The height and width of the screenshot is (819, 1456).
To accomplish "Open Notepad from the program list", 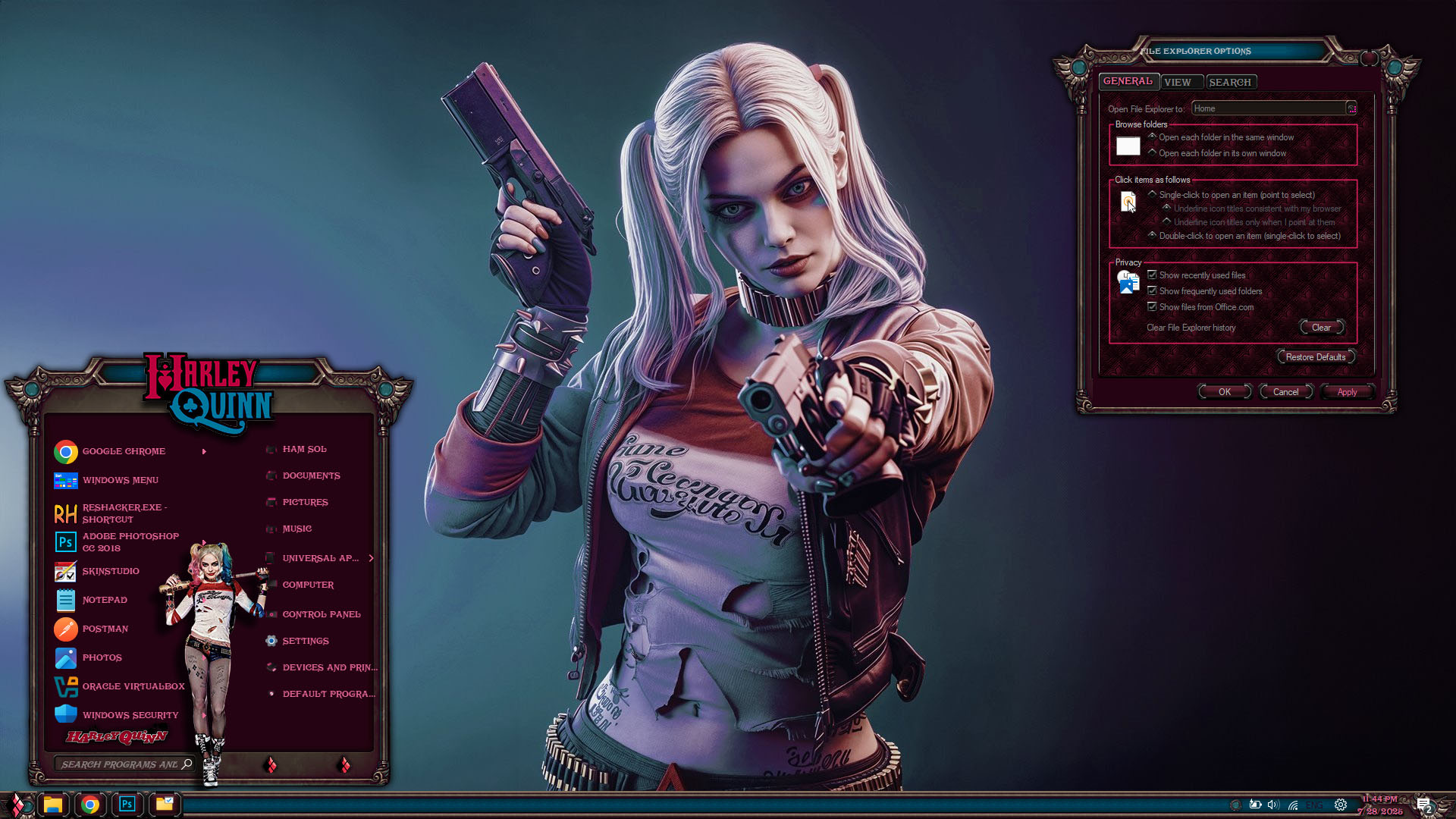I will point(105,600).
